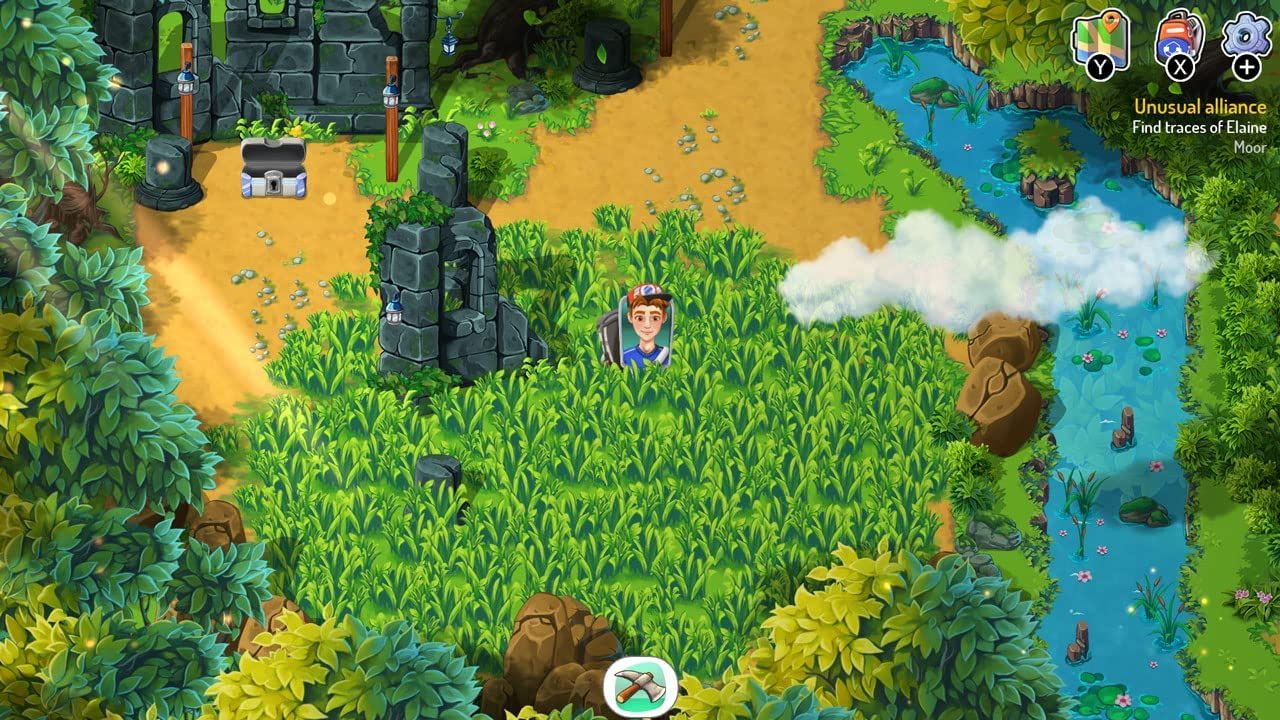Screen dimensions: 1280x720
Task: Click the quest title Unusual alliance
Action: coord(1200,105)
